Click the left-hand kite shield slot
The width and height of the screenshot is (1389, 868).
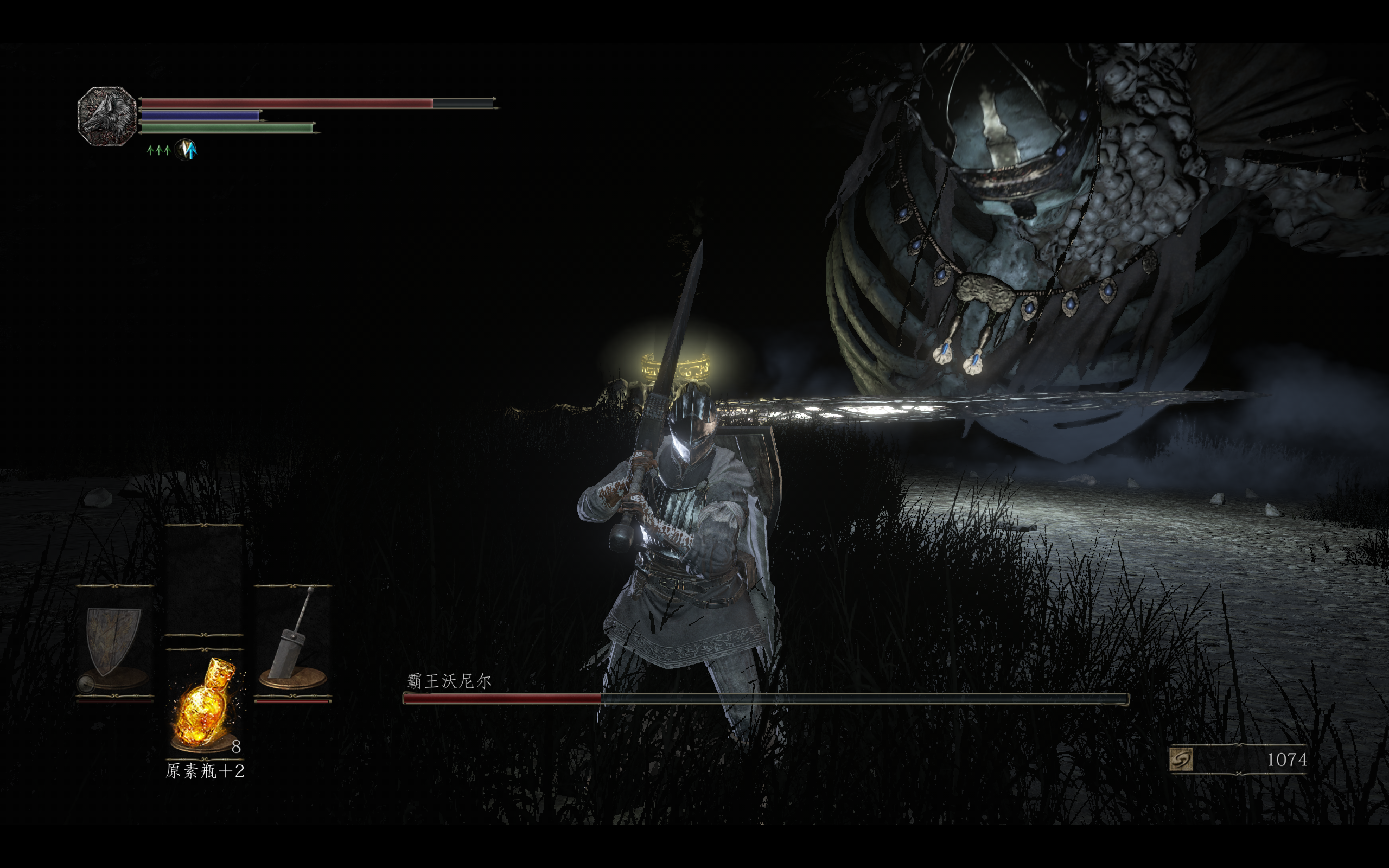113,643
